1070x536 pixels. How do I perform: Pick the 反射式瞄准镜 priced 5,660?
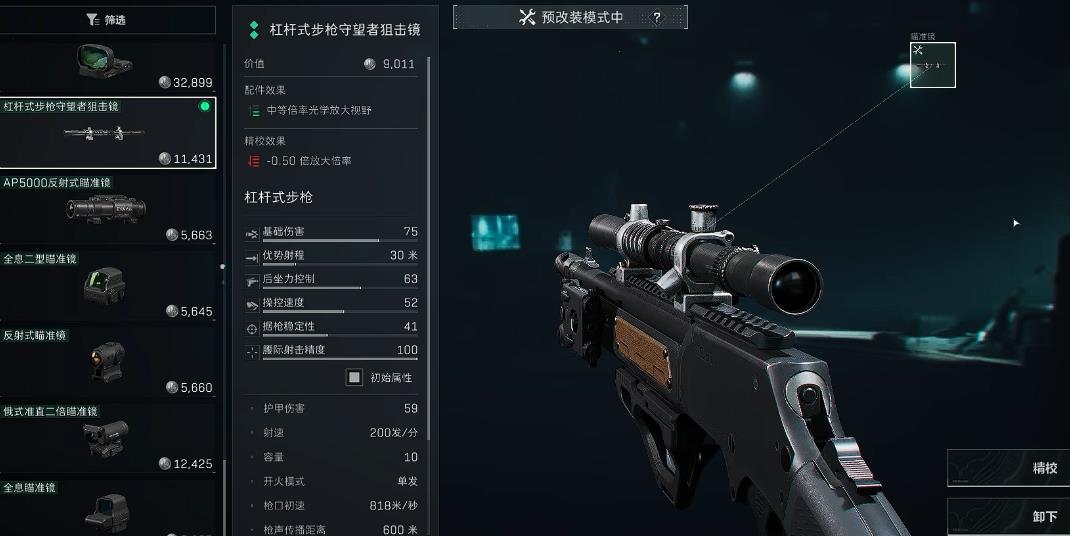[x=106, y=362]
